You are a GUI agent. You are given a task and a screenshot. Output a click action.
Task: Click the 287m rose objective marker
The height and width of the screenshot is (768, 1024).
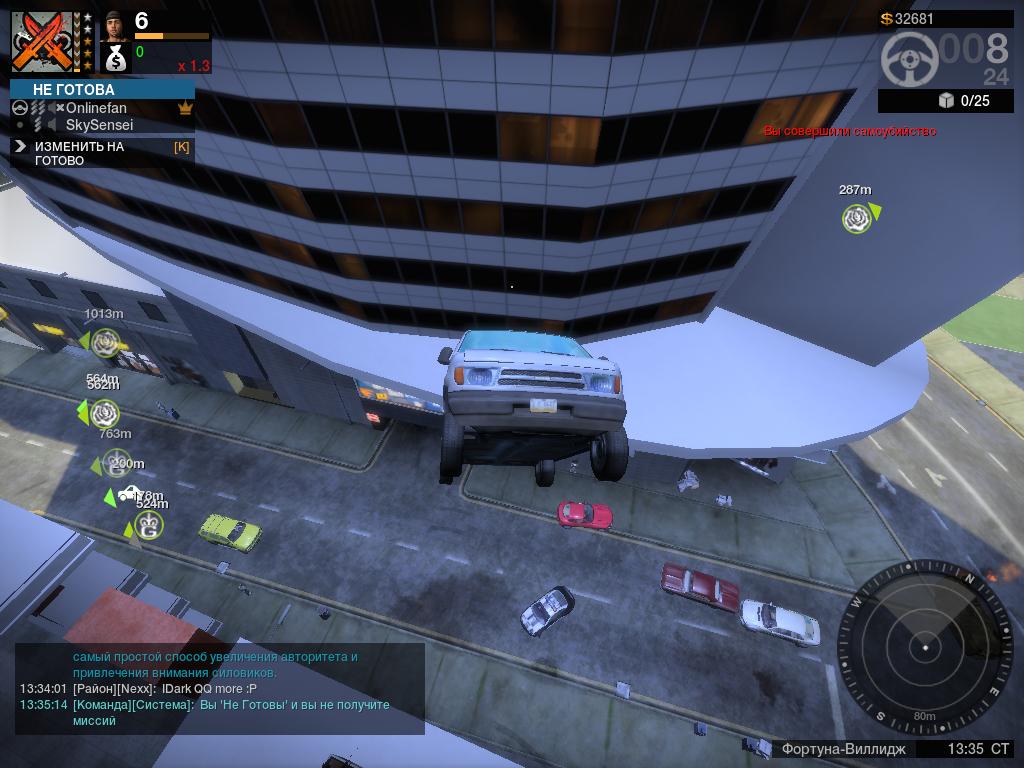tap(857, 218)
